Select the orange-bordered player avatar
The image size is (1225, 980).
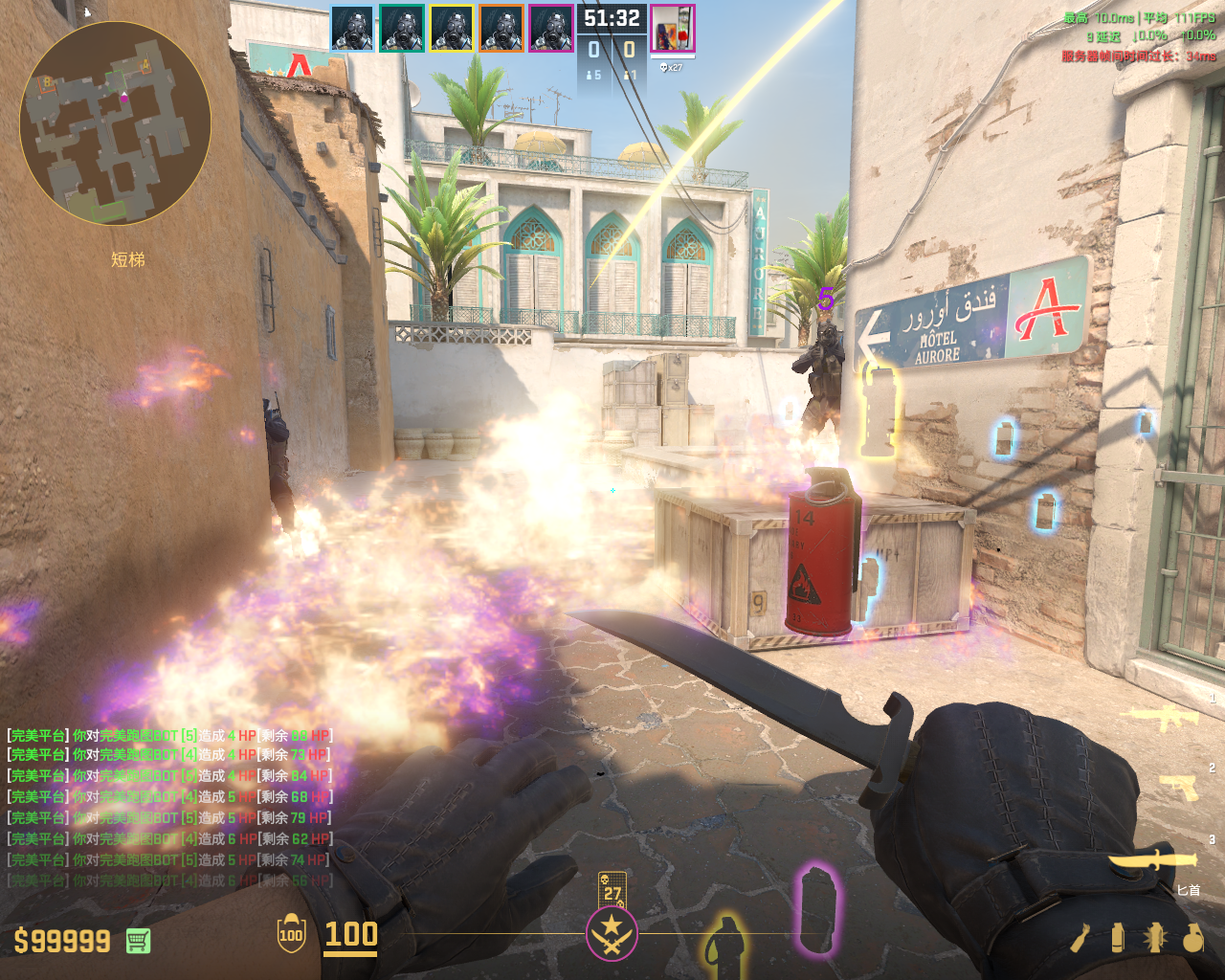[x=501, y=29]
